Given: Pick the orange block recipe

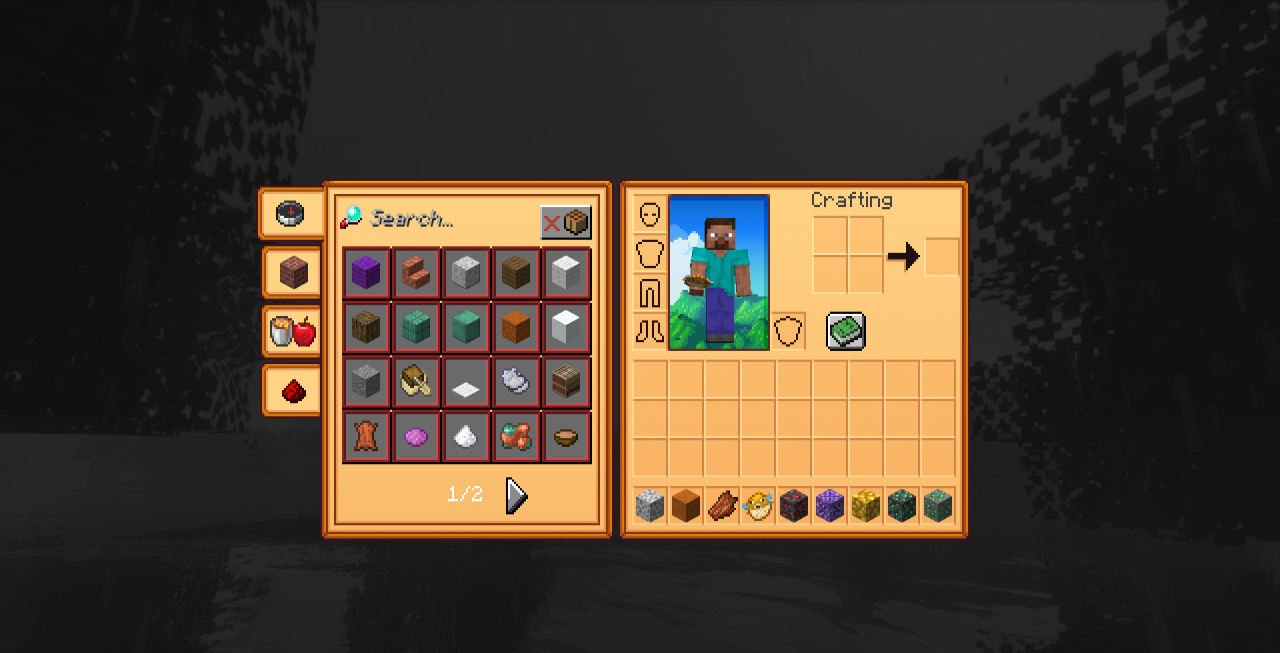Looking at the screenshot, I should coord(516,327).
